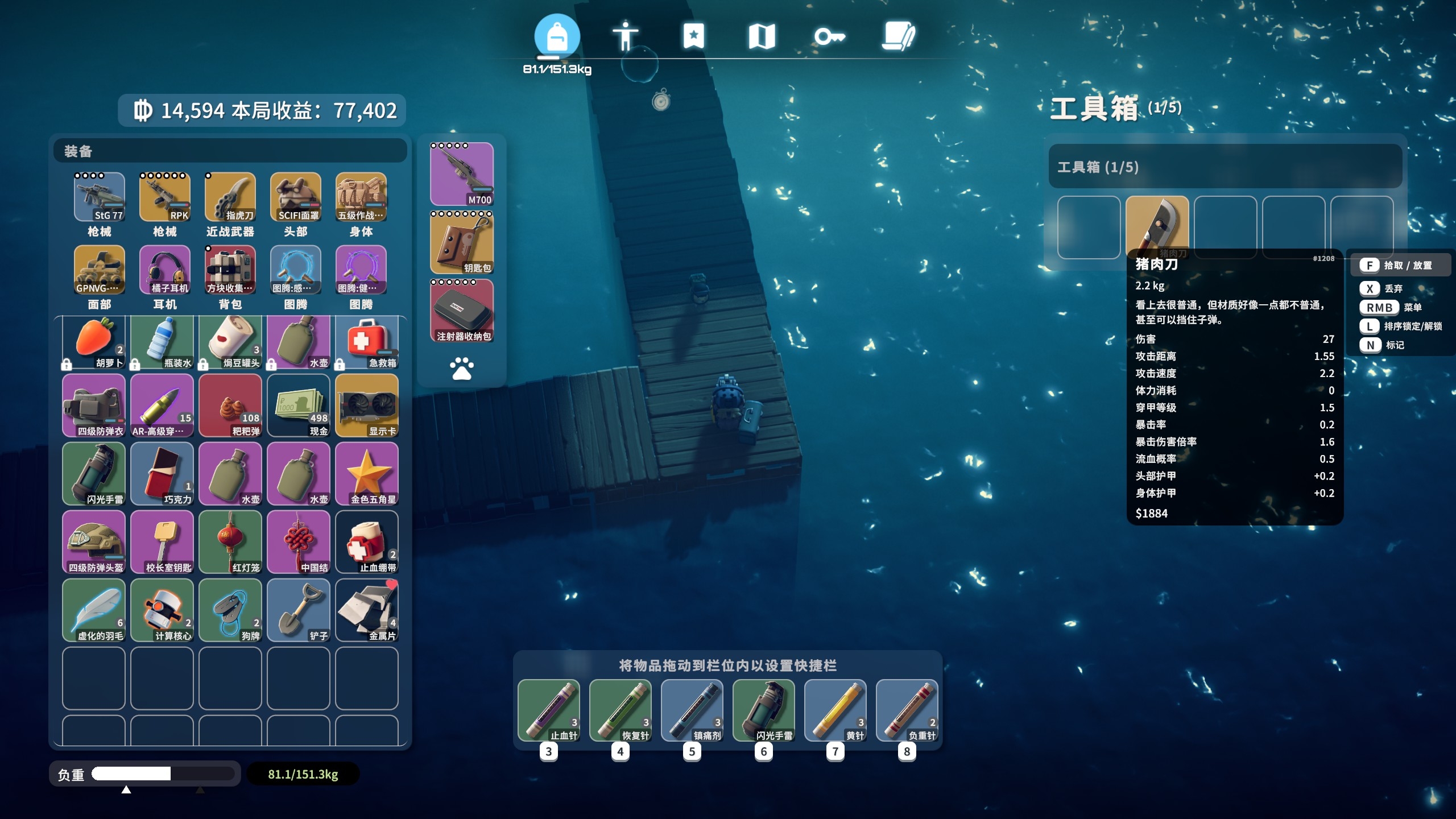Select the gold five-pointed star item
The height and width of the screenshot is (819, 1456).
click(367, 474)
